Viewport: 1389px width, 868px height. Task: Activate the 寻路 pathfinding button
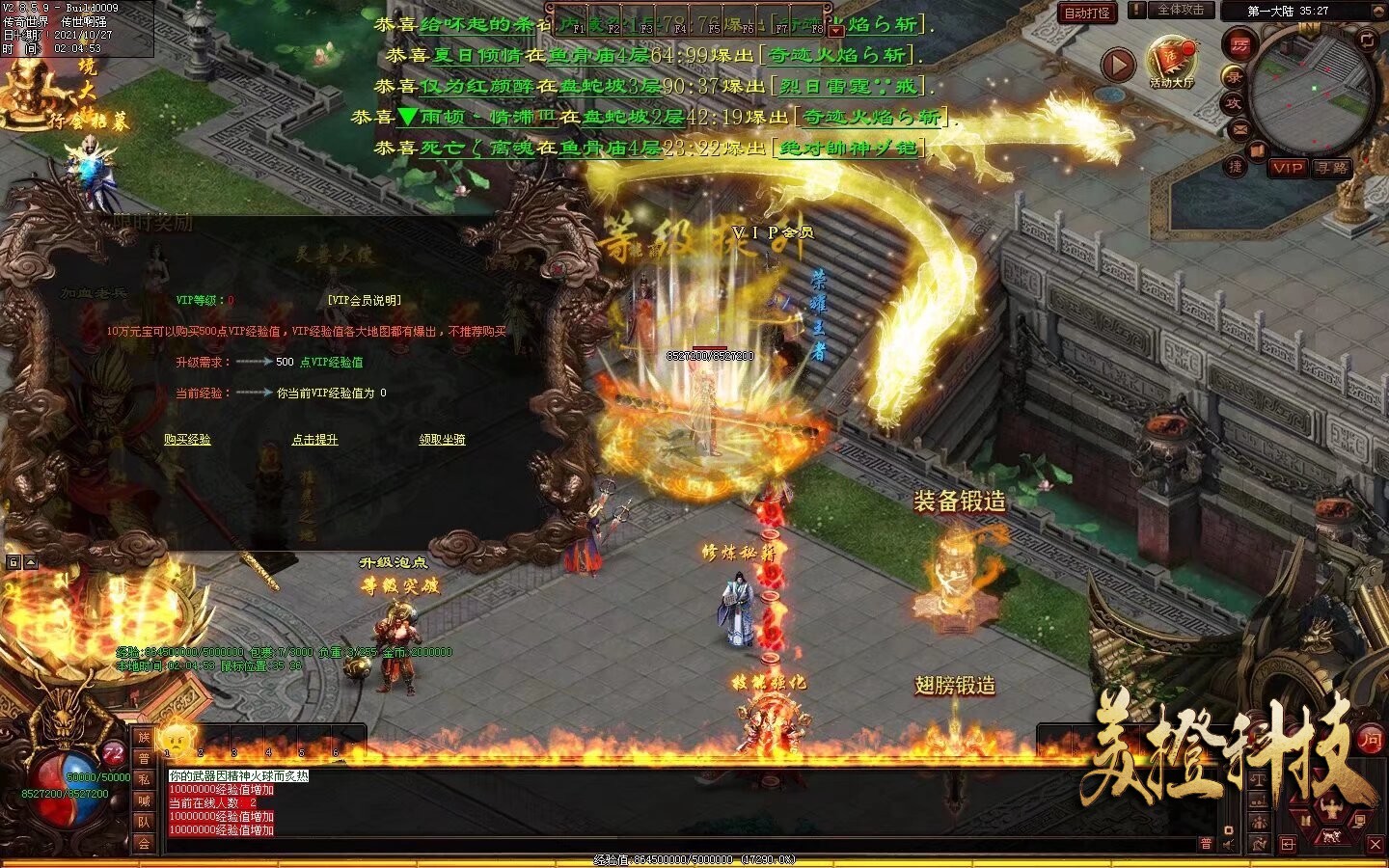[x=1331, y=168]
